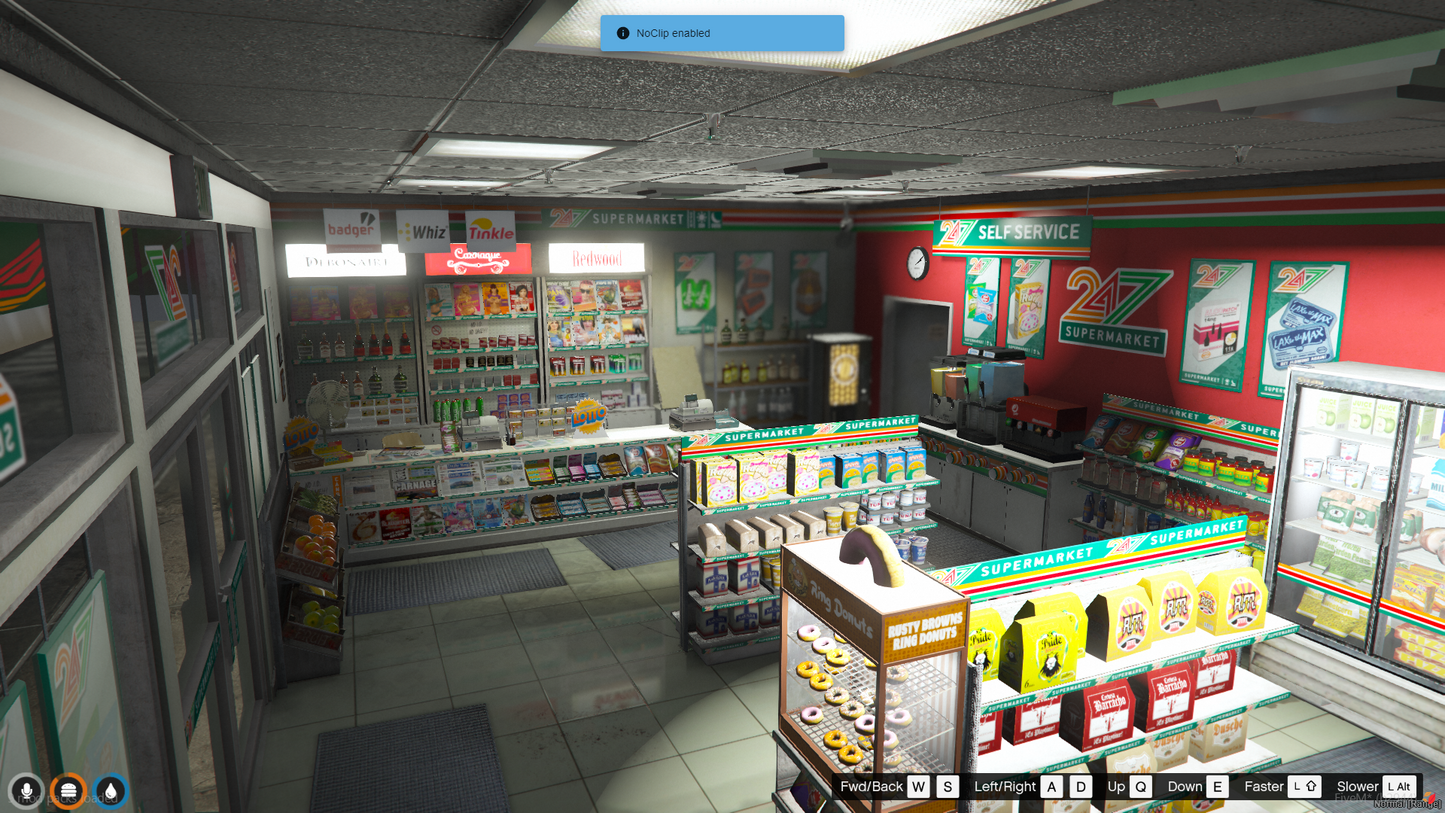
Task: Select the burger hunger status icon
Action: (x=68, y=791)
